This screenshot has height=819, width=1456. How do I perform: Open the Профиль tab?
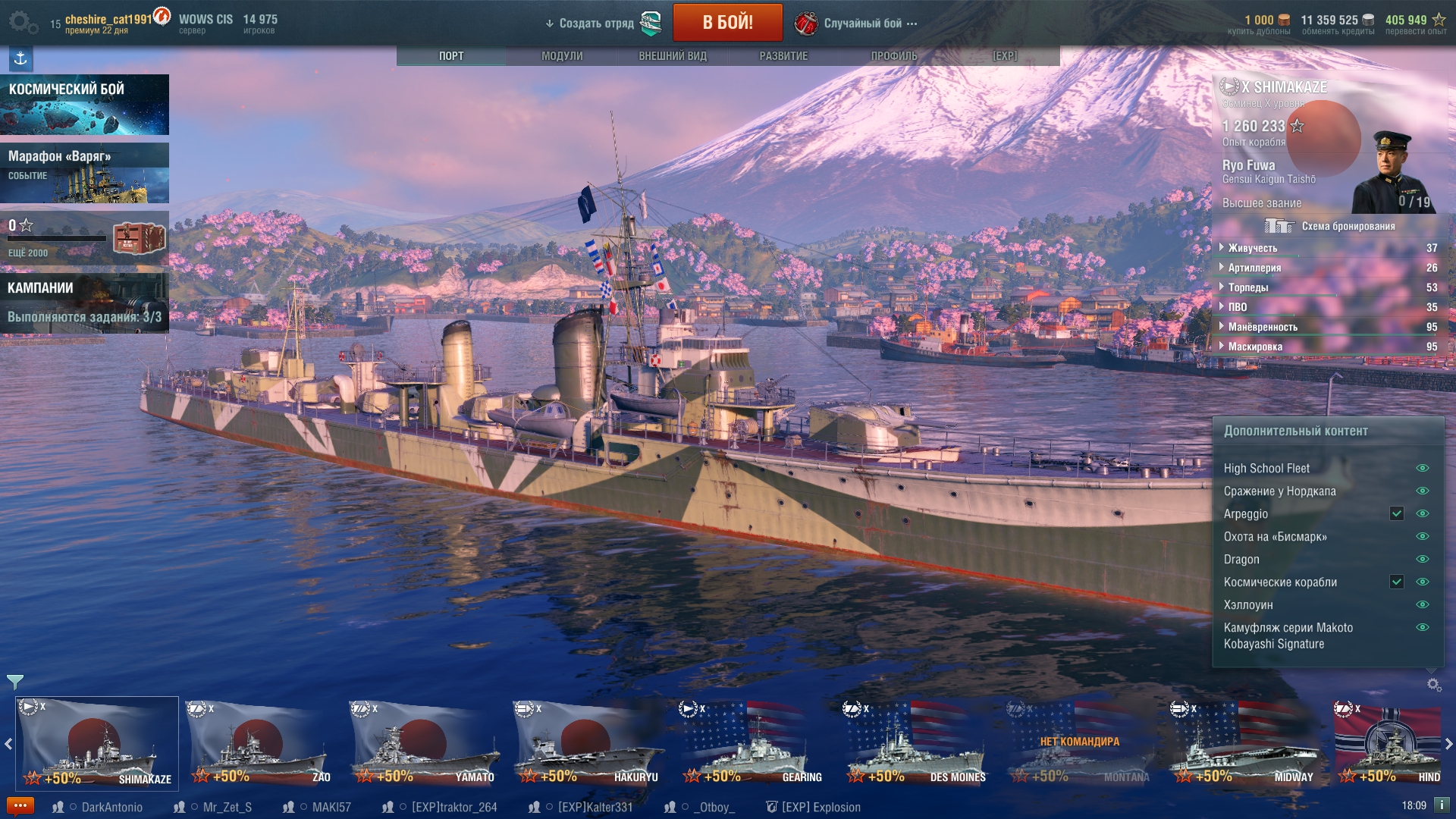894,56
